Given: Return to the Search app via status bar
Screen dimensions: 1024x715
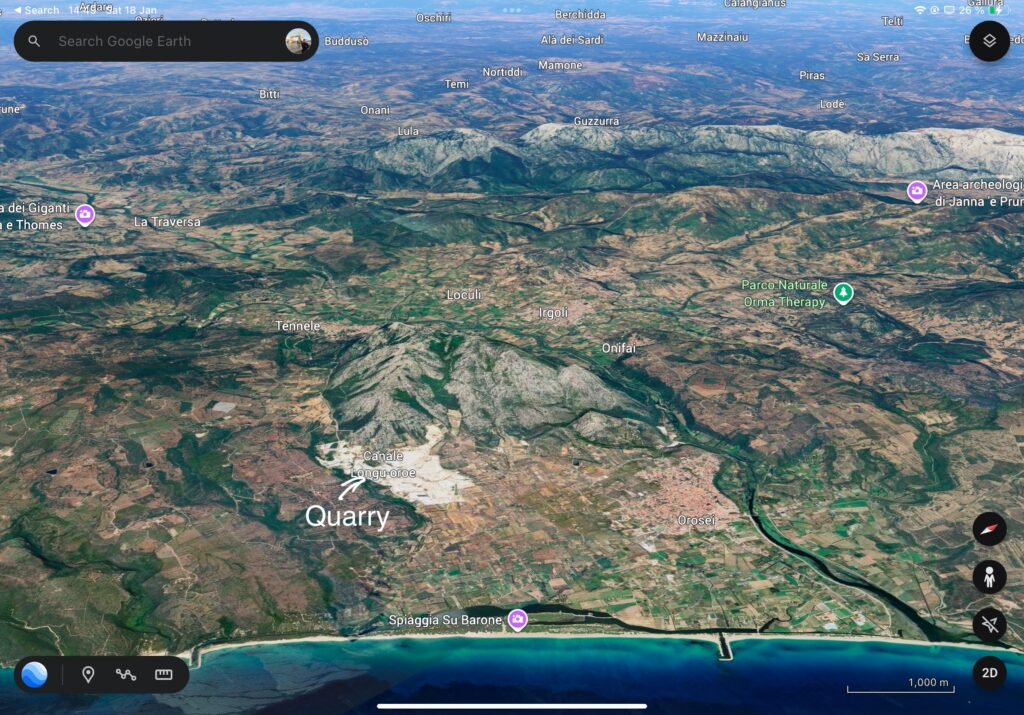Looking at the screenshot, I should tap(36, 10).
